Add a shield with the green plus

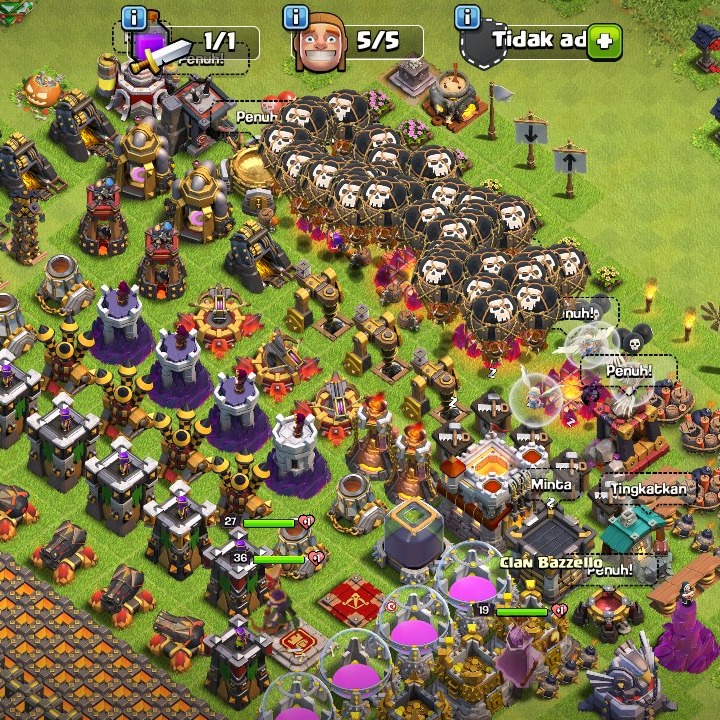tap(604, 42)
